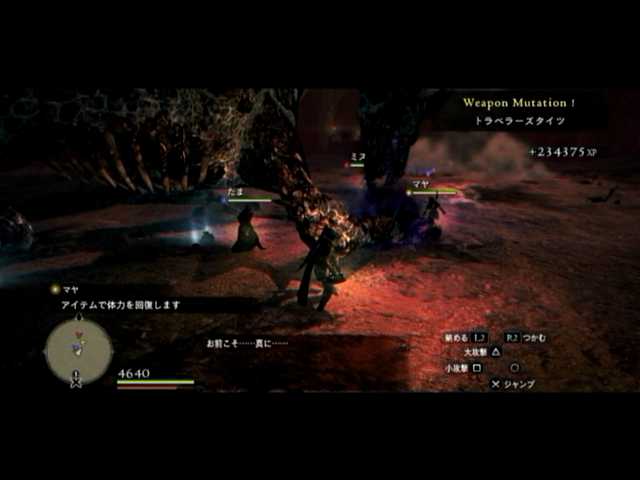This screenshot has width=640, height=480.
Task: Click the マヤ speaker icon above the dialogue
Action: (55, 289)
